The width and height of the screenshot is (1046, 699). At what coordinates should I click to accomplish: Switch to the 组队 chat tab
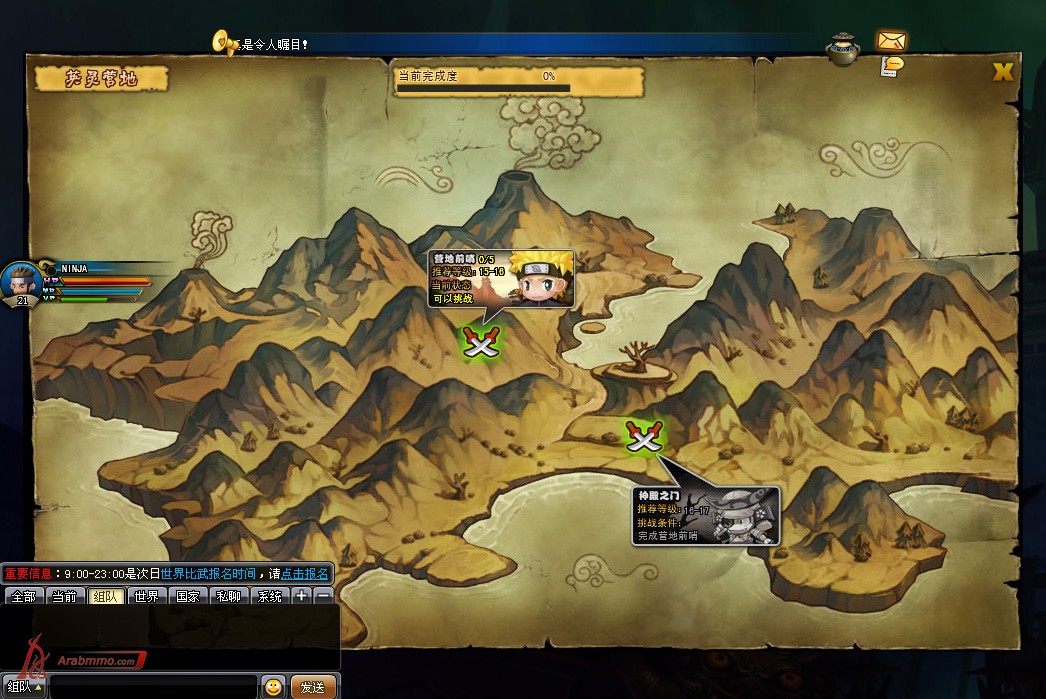(x=105, y=597)
